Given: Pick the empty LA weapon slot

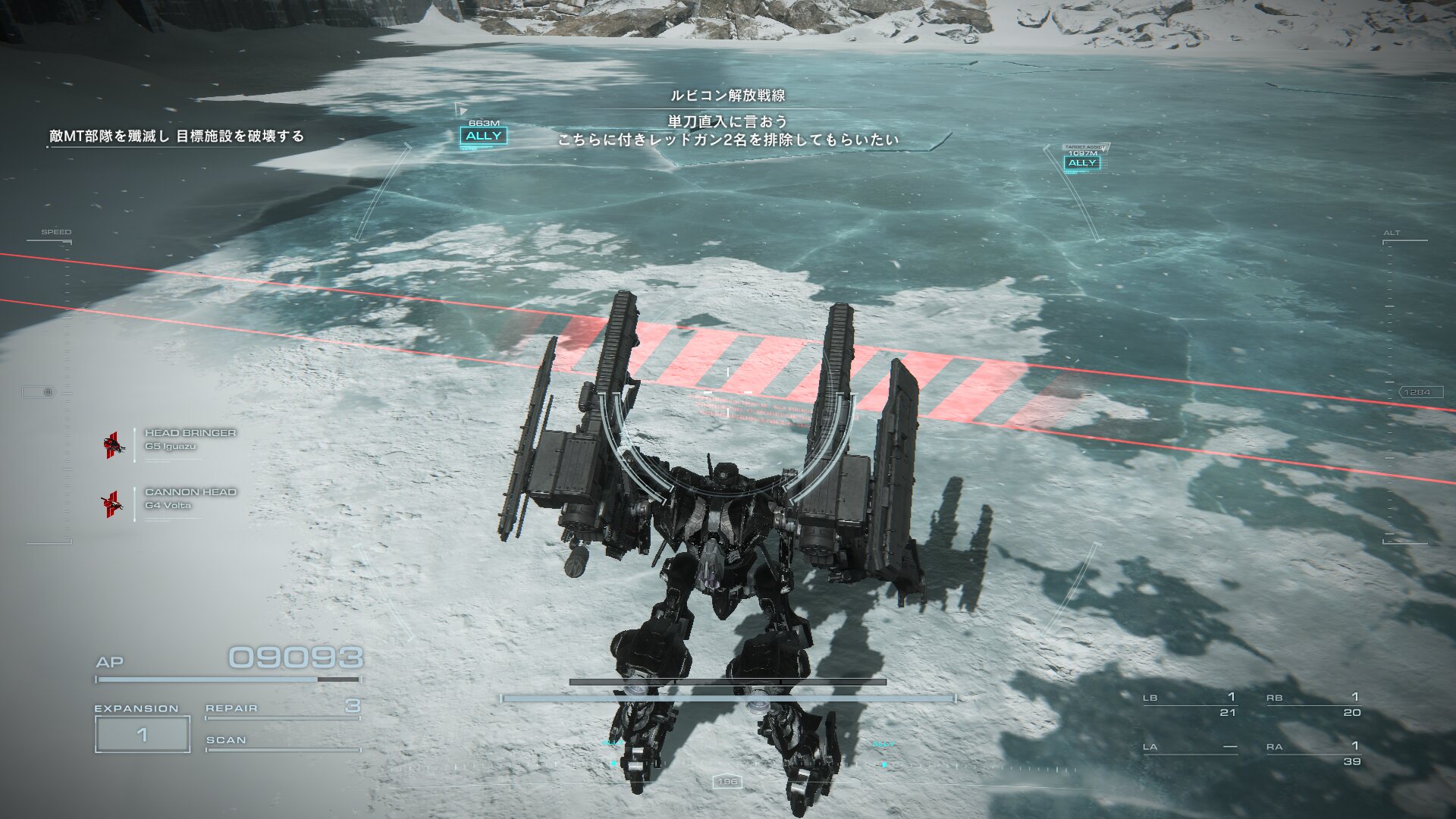Looking at the screenshot, I should click(1189, 748).
